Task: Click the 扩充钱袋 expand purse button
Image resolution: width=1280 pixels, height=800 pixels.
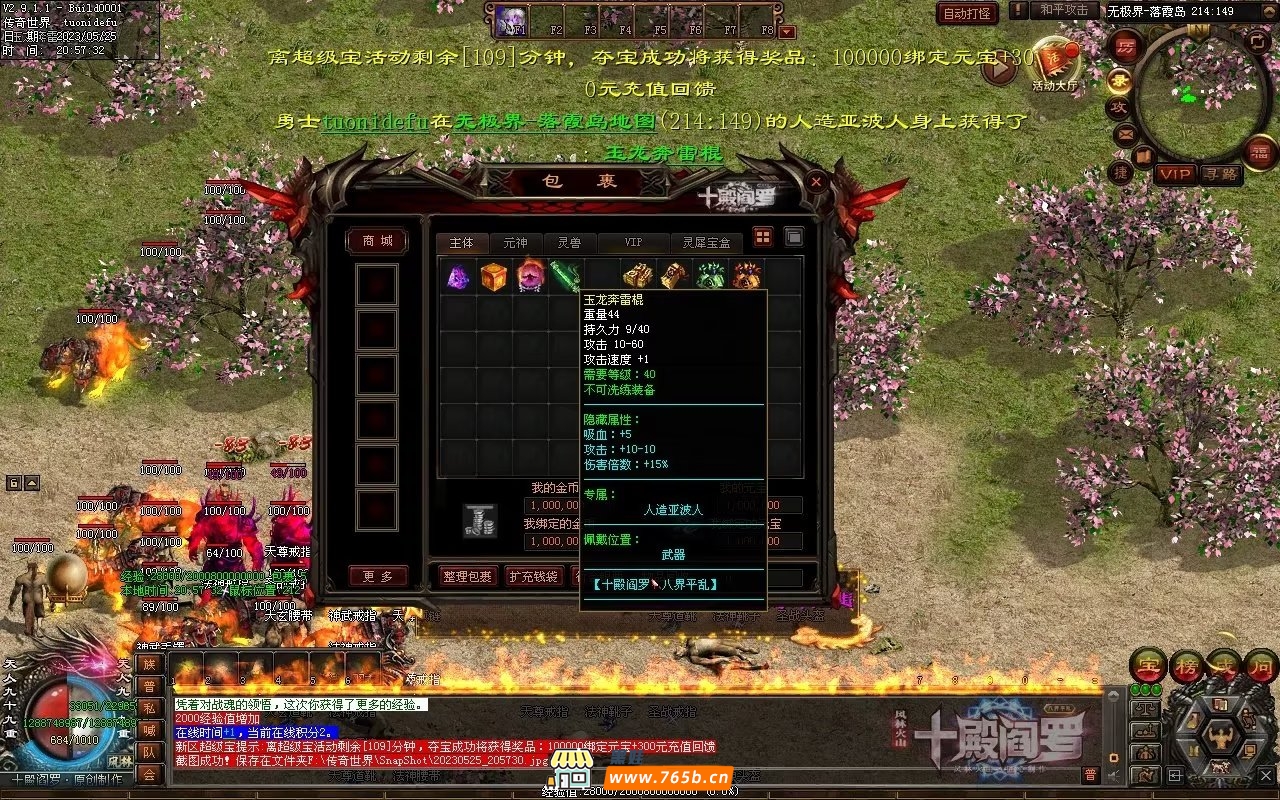Action: pos(532,576)
